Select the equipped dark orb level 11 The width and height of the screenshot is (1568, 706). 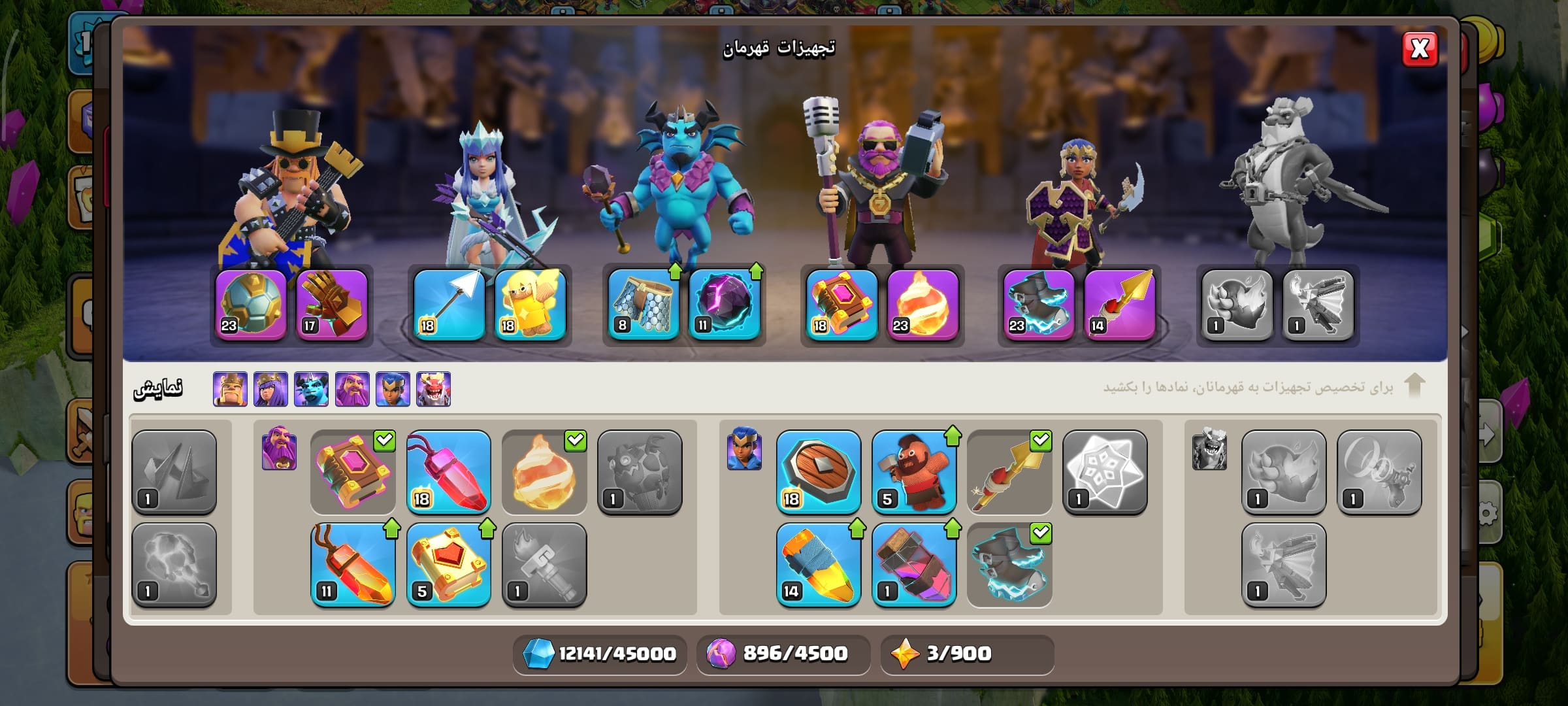tap(725, 305)
